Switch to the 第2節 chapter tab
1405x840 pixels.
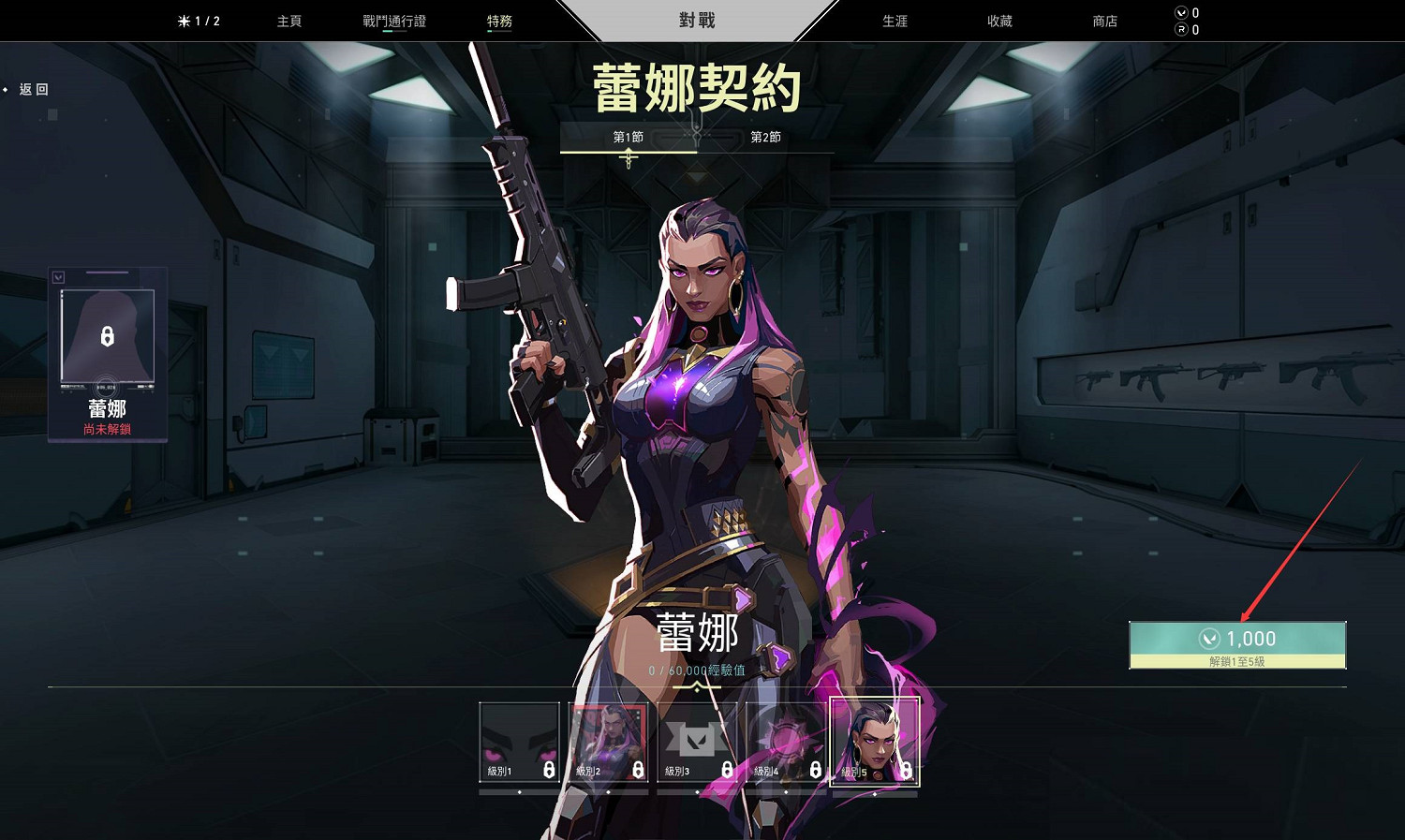(x=765, y=137)
